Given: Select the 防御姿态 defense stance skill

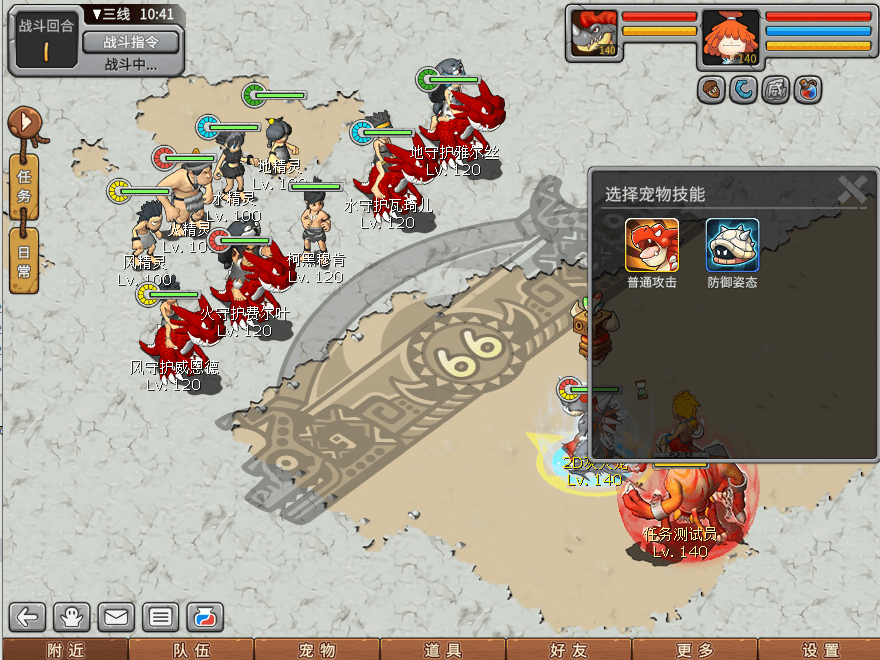Looking at the screenshot, I should pos(732,245).
